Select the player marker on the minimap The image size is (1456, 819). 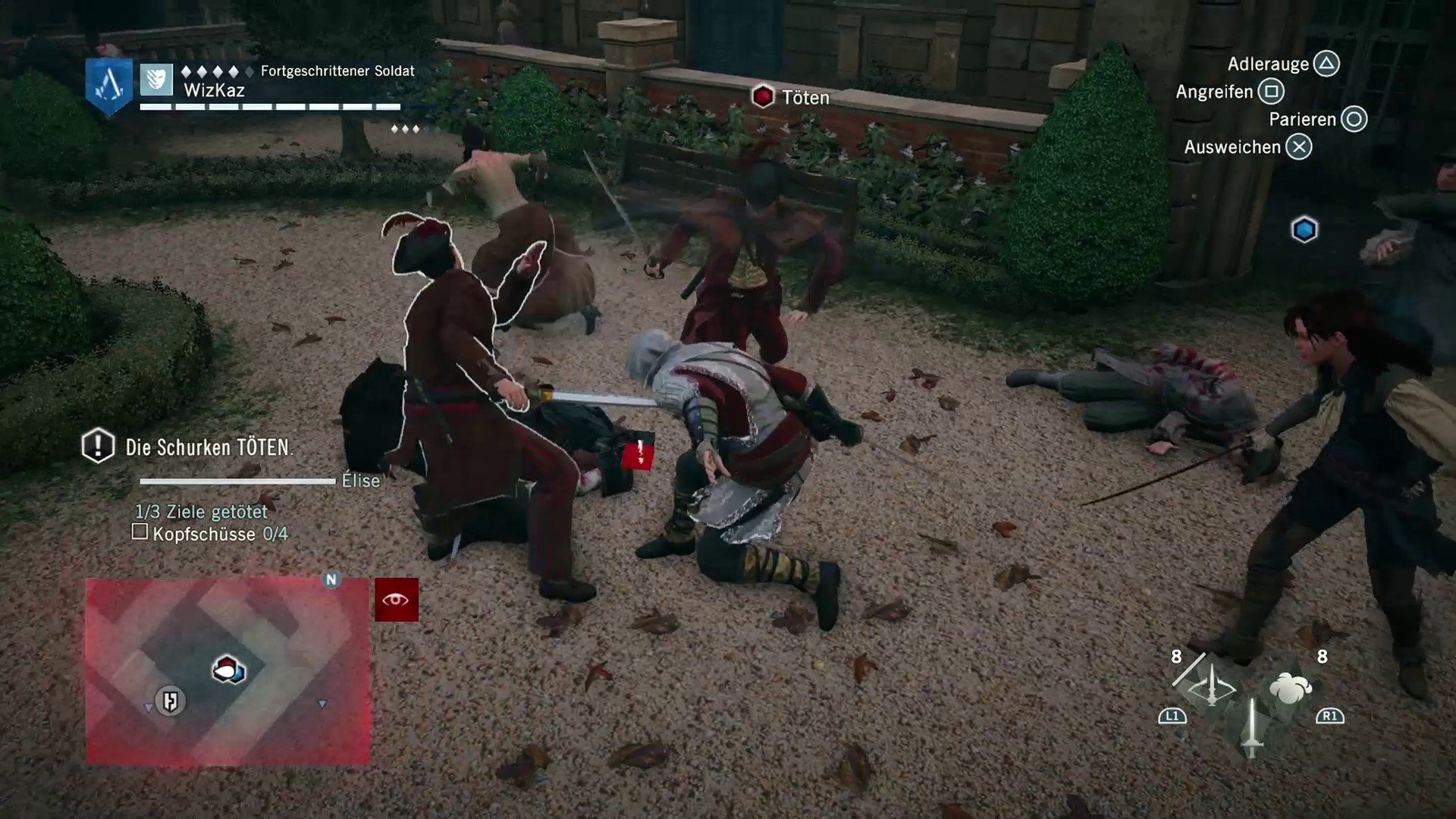(227, 670)
